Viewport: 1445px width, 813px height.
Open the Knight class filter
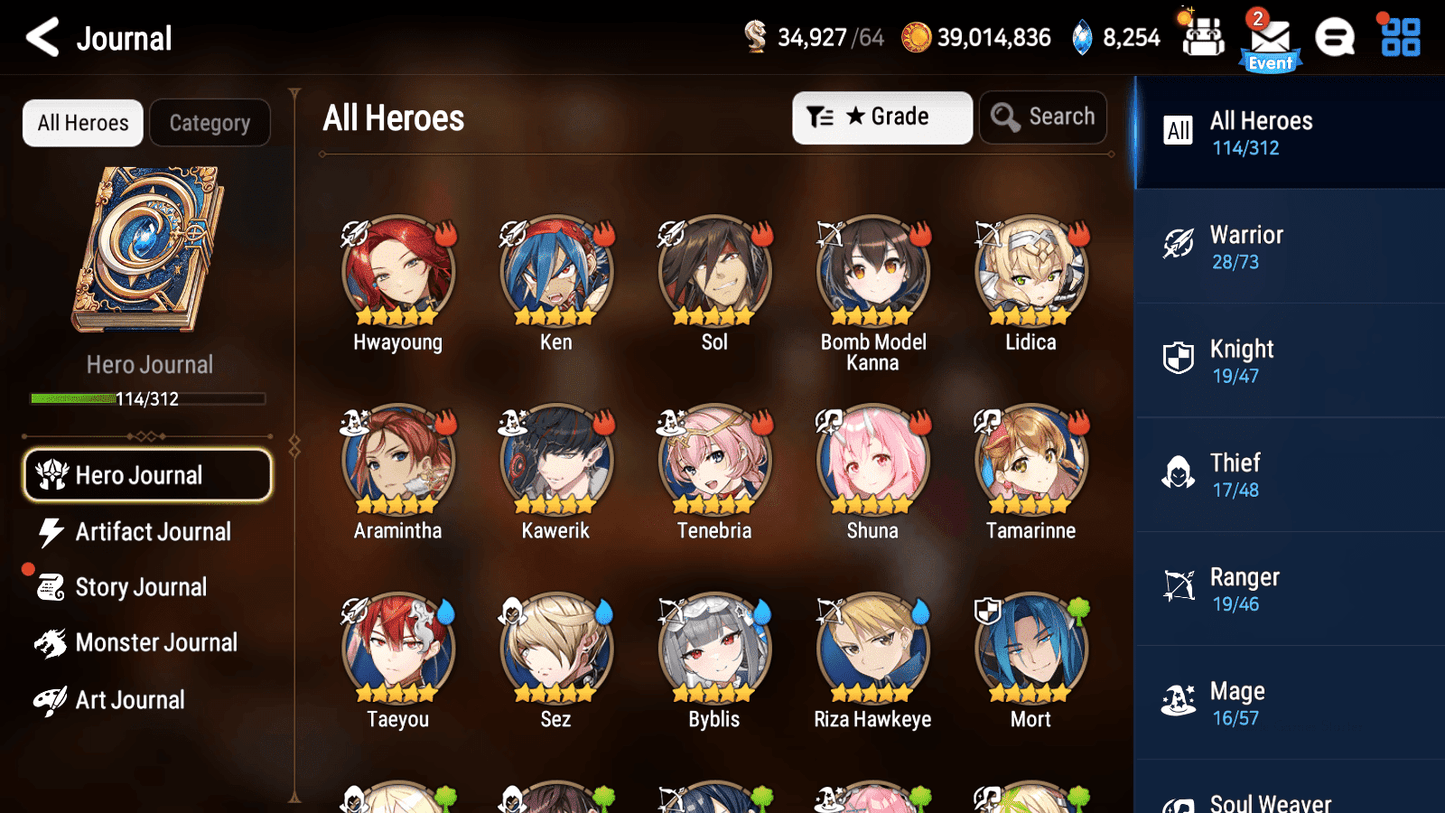(x=1289, y=360)
